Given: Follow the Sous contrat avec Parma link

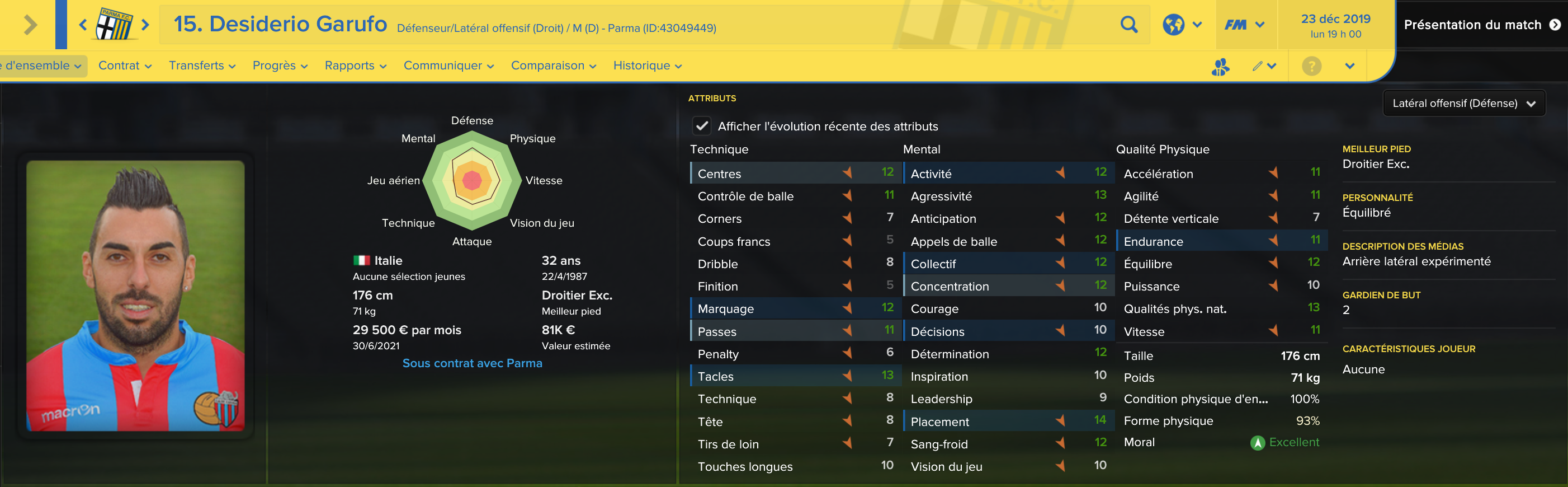Looking at the screenshot, I should point(472,363).
